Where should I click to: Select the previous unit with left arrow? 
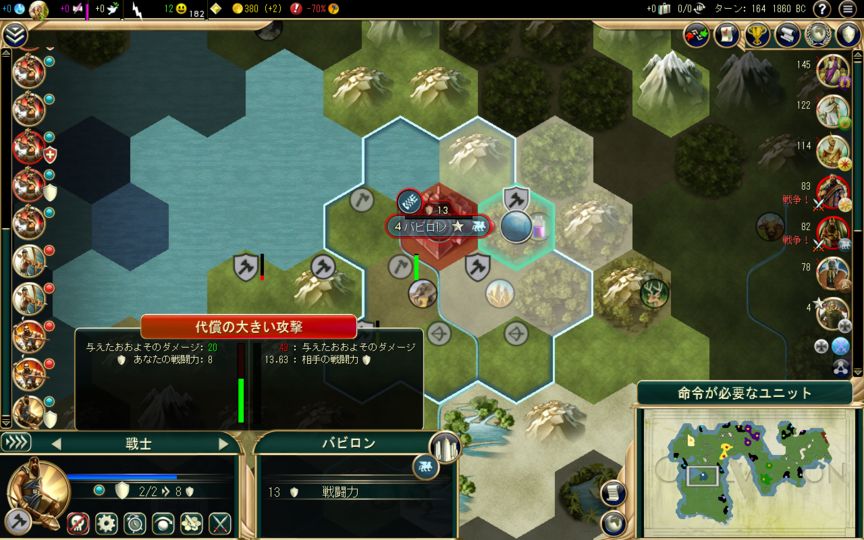55,443
